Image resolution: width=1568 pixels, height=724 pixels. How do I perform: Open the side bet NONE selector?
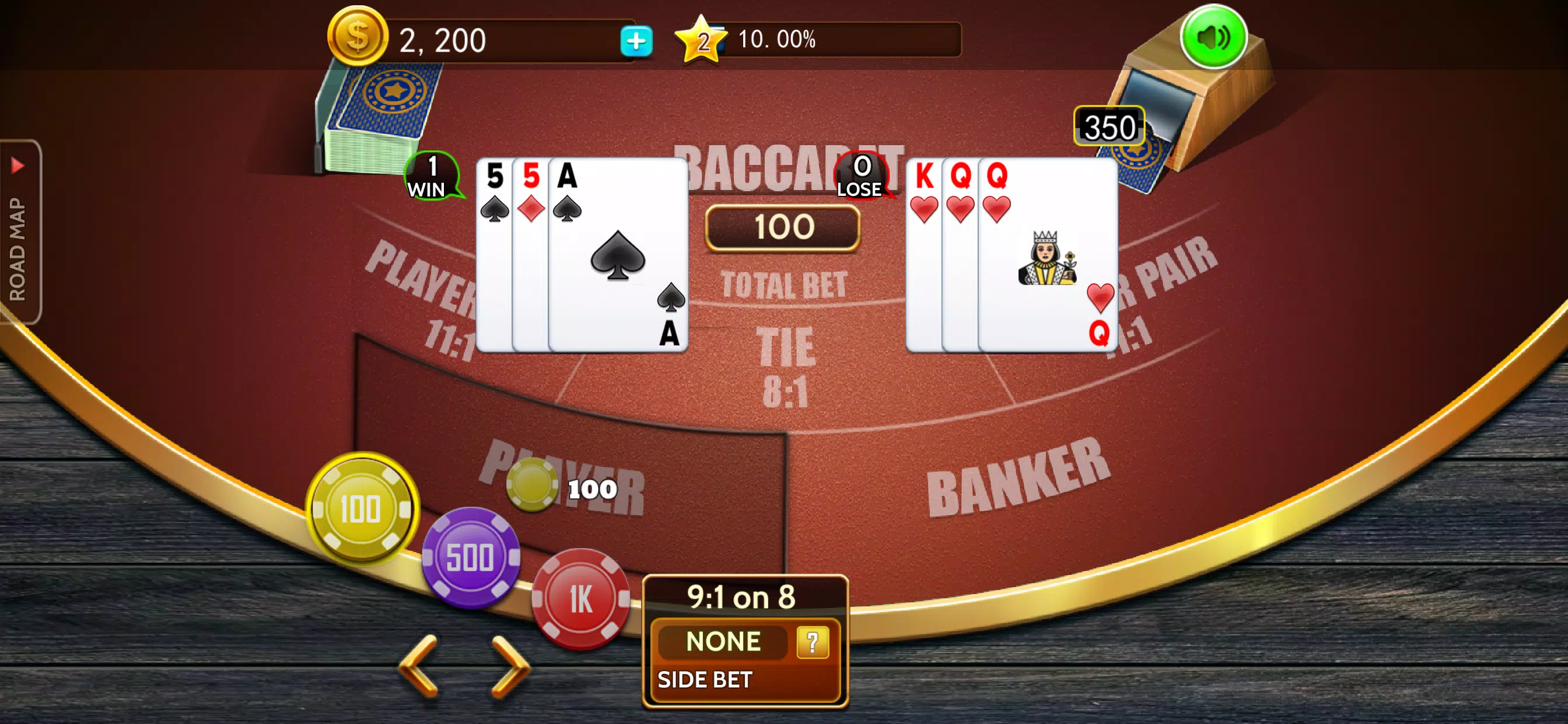pyautogui.click(x=723, y=642)
